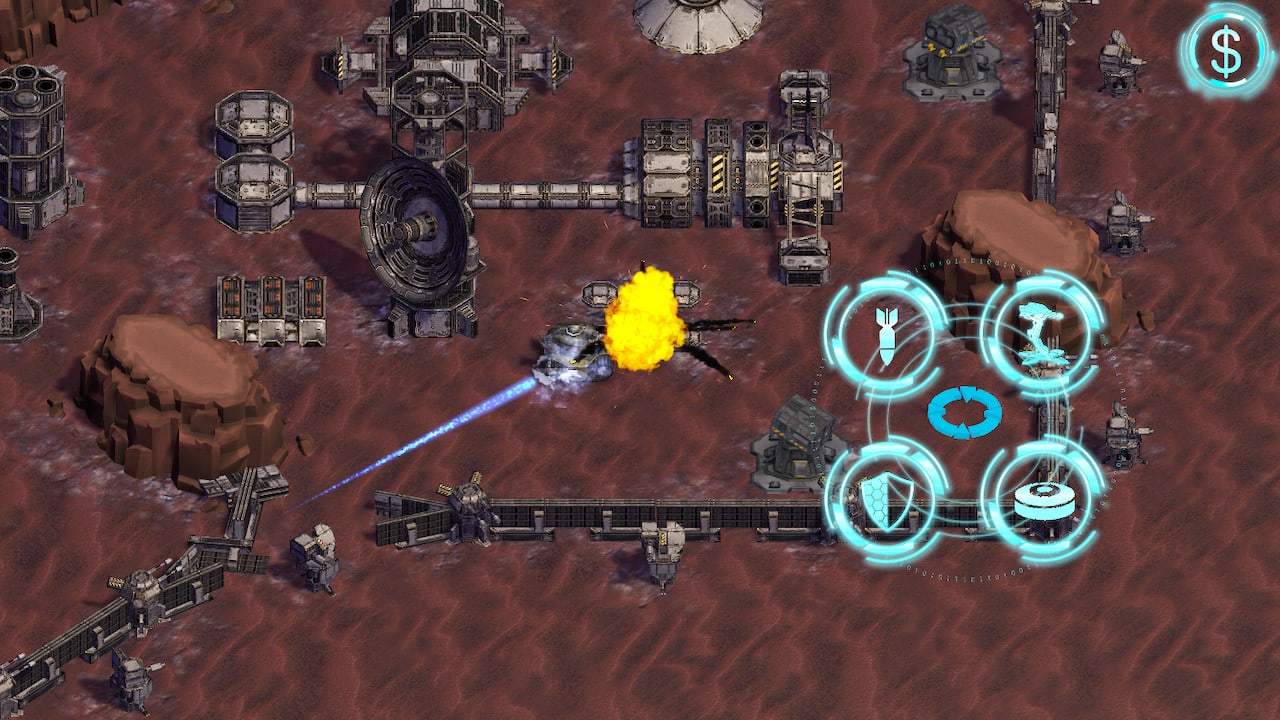
Task: Click the center circular arrows button
Action: point(964,414)
